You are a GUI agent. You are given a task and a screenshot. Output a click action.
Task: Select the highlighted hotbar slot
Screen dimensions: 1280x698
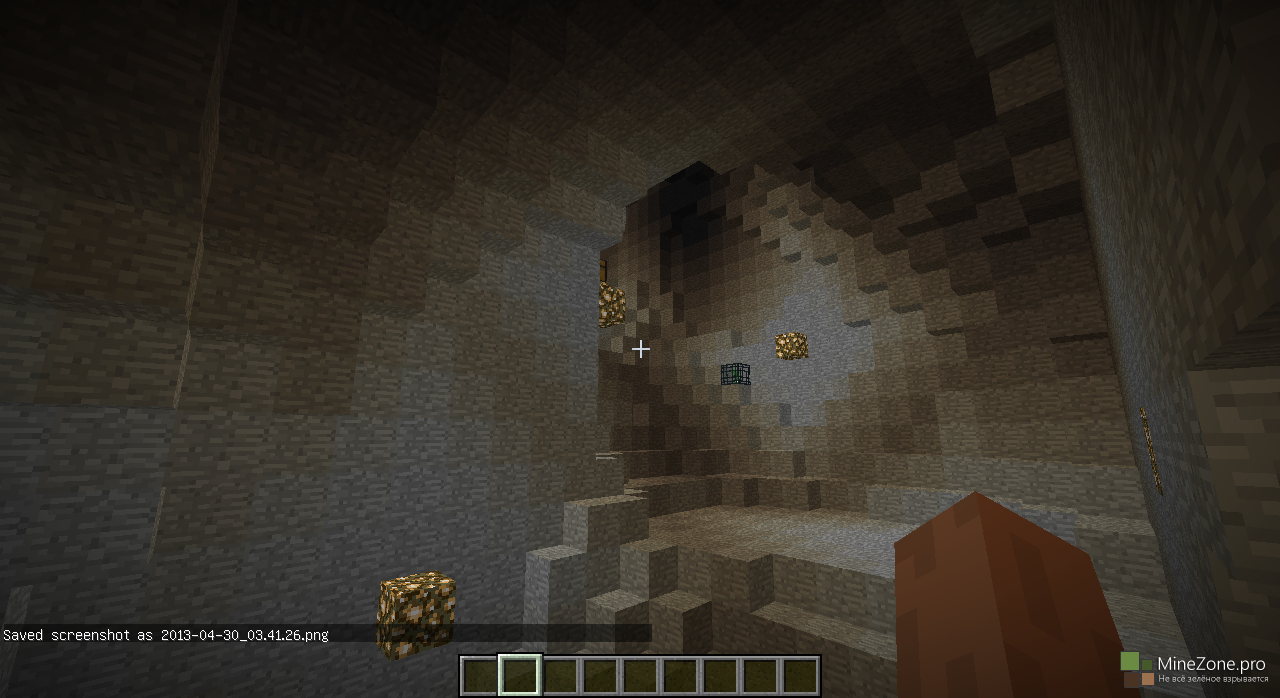tap(519, 675)
